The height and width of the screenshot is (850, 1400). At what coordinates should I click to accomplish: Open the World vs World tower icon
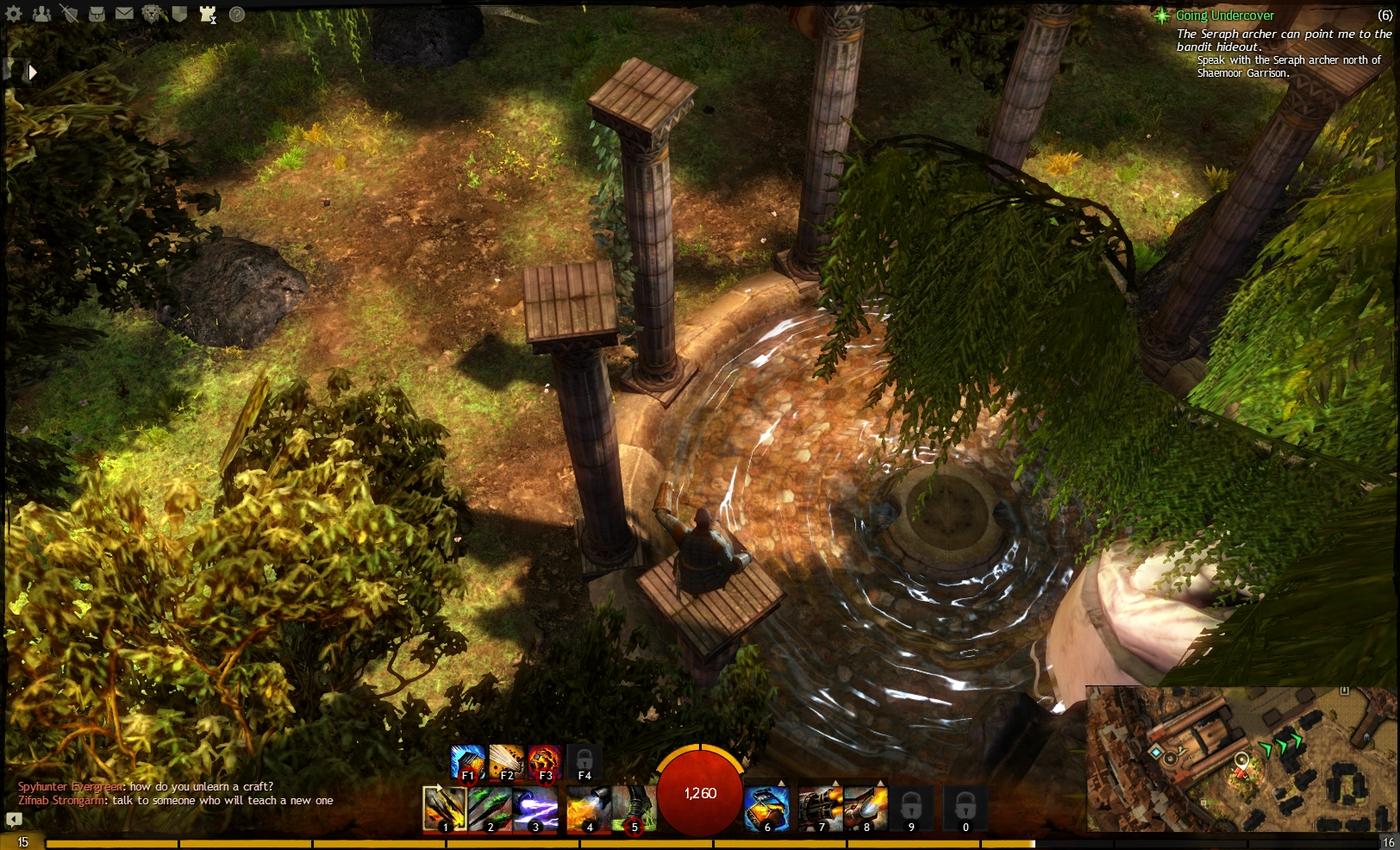tap(207, 15)
